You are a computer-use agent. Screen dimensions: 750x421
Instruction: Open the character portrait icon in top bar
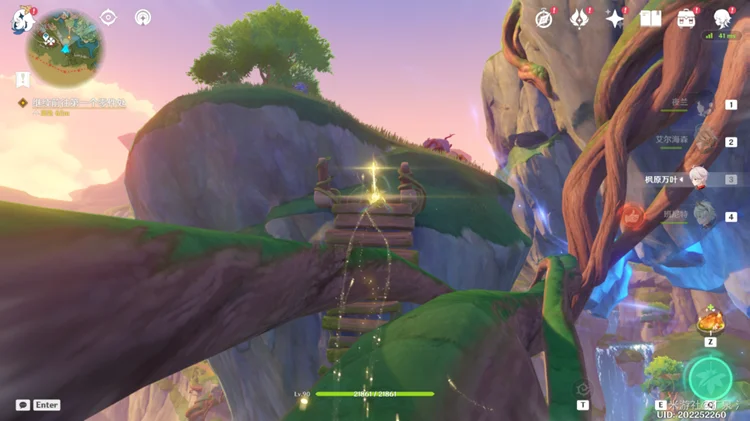722,19
